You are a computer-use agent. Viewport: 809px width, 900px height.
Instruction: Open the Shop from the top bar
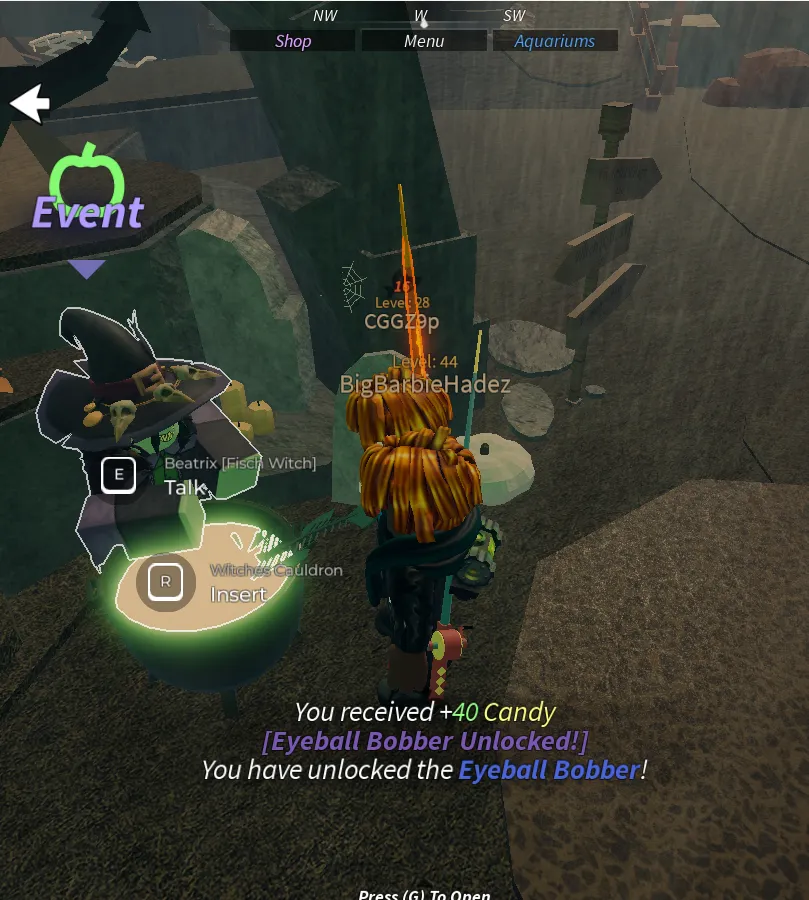point(293,41)
